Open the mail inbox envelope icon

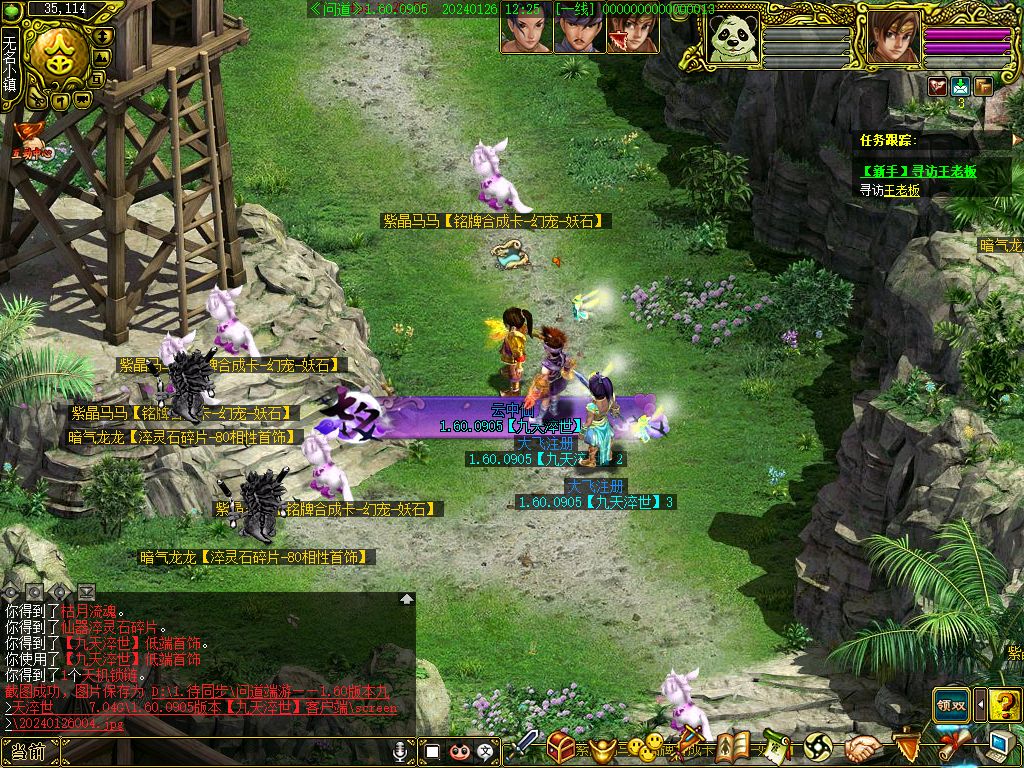(x=960, y=86)
